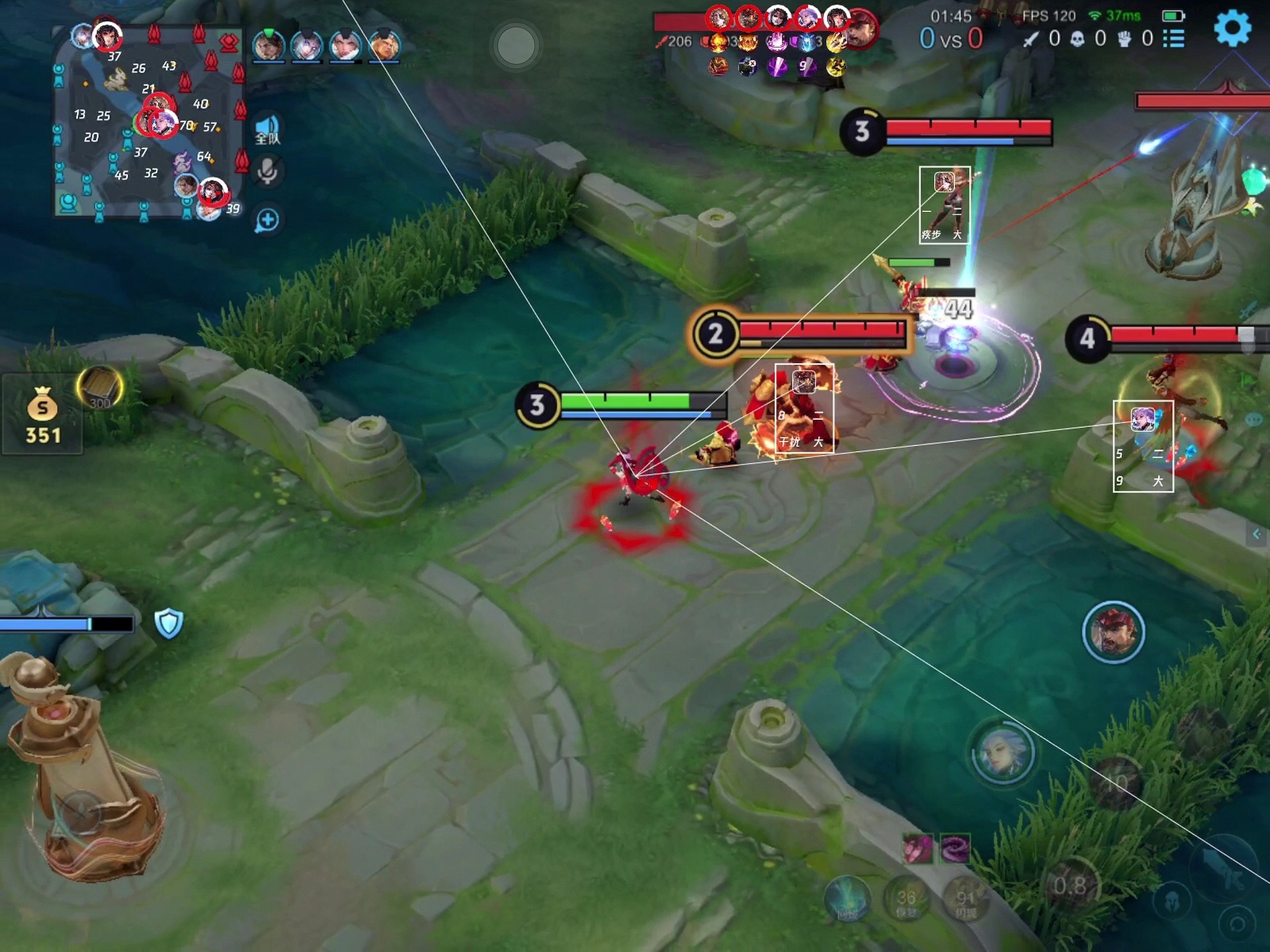This screenshot has width=1270, height=952.
Task: Select the white-haired hero portrait button
Action: (x=1003, y=753)
